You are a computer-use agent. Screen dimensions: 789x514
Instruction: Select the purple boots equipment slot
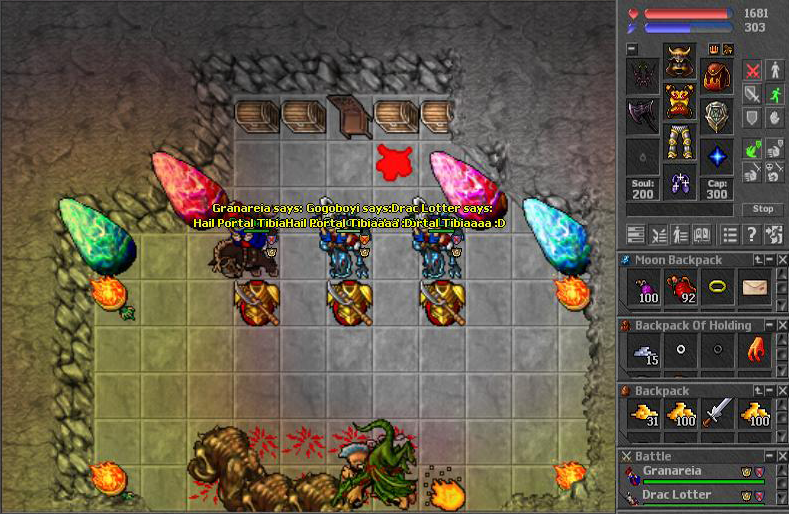click(x=680, y=184)
